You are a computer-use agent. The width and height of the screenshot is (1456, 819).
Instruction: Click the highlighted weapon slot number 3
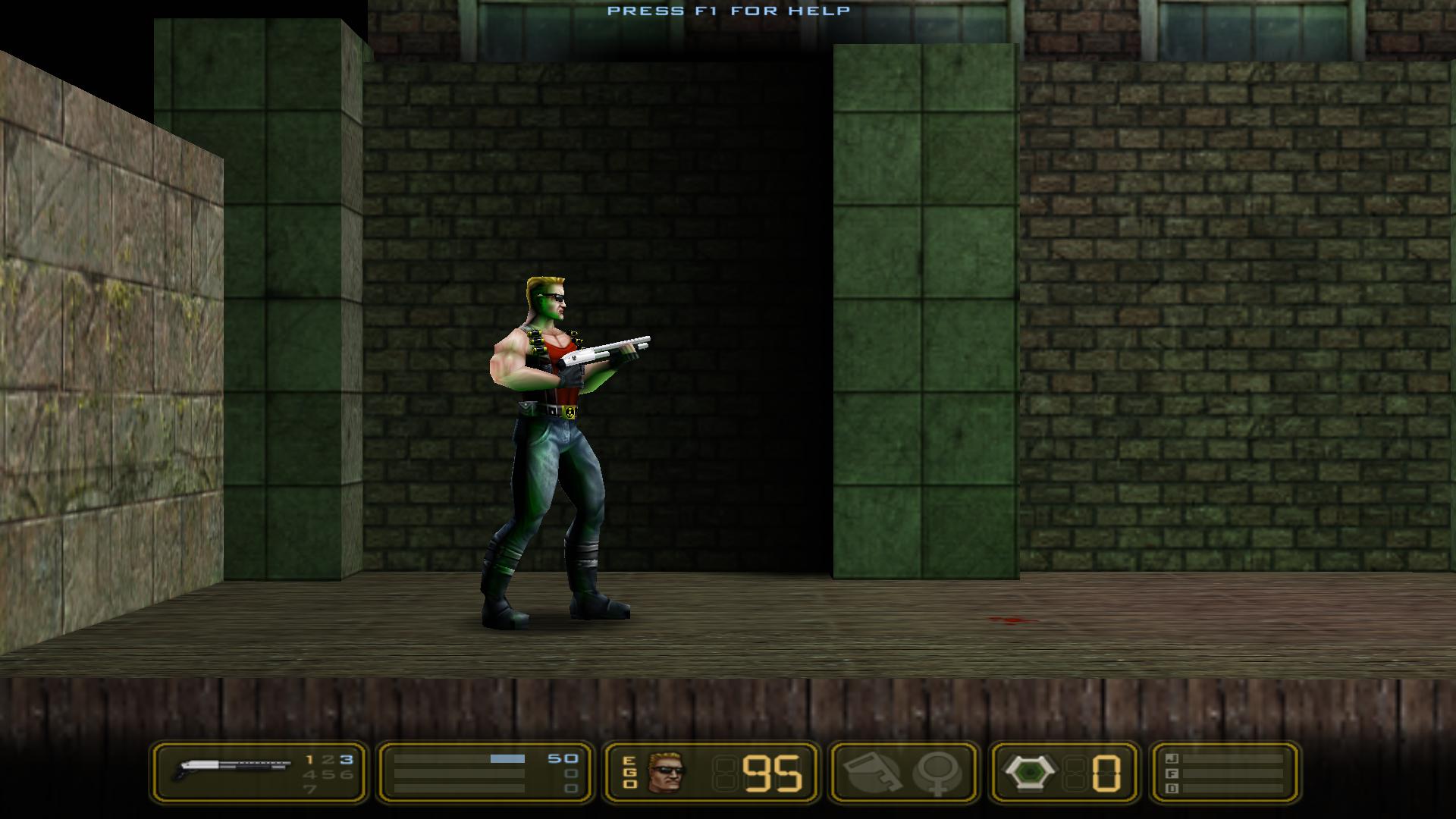[x=346, y=759]
